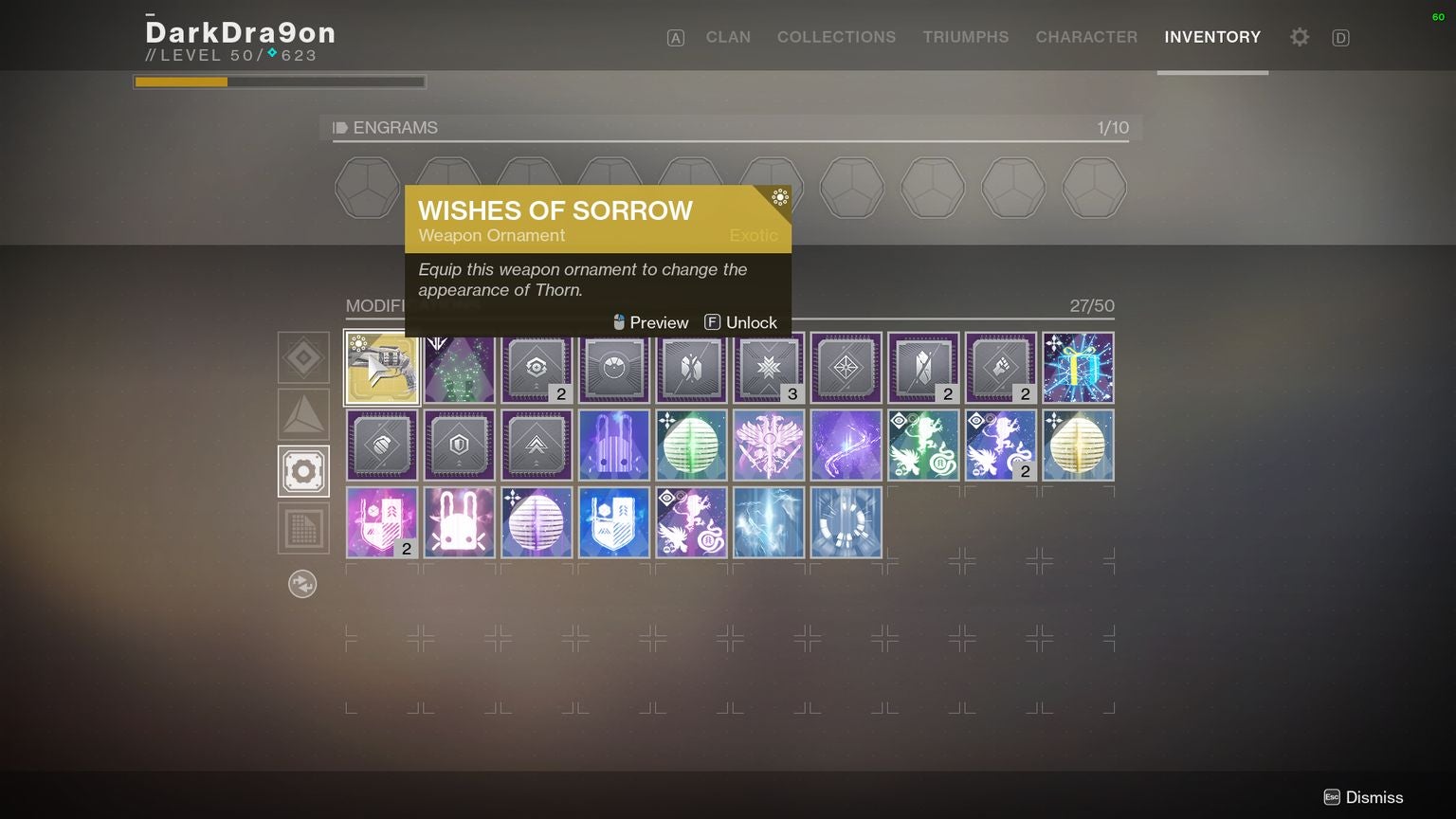
Task: Unlock the Wishes of Sorrow ornament
Action: pos(740,322)
